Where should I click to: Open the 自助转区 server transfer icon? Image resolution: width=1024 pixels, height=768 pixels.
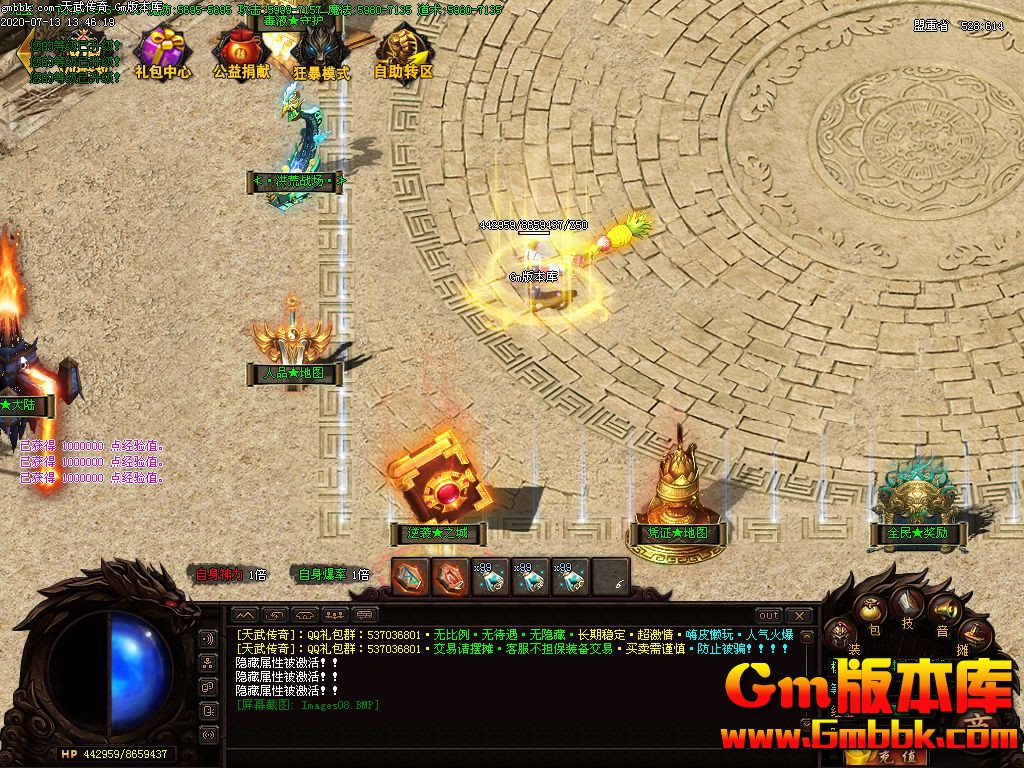[x=403, y=50]
